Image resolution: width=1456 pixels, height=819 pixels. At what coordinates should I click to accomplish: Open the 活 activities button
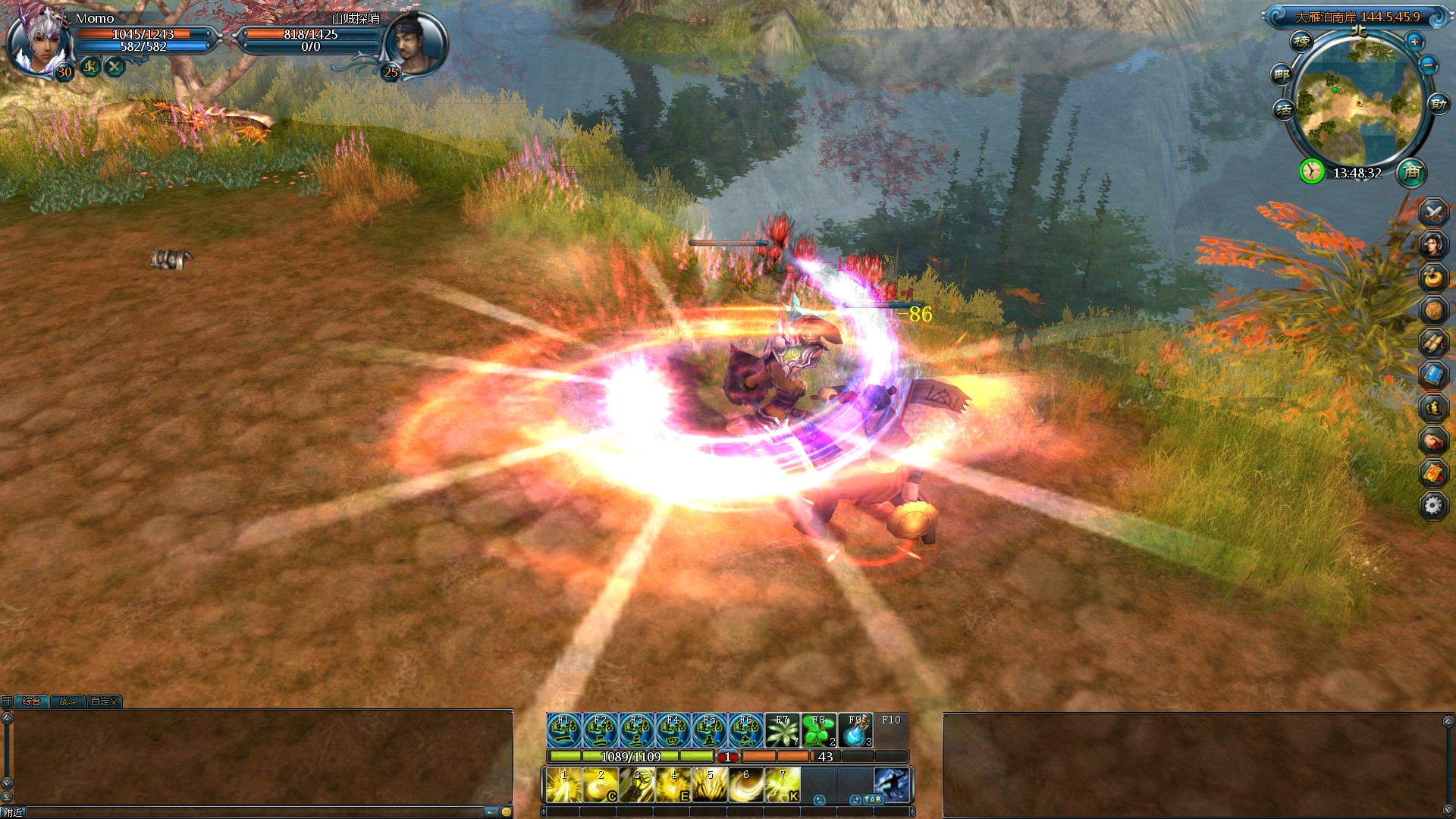click(1283, 109)
